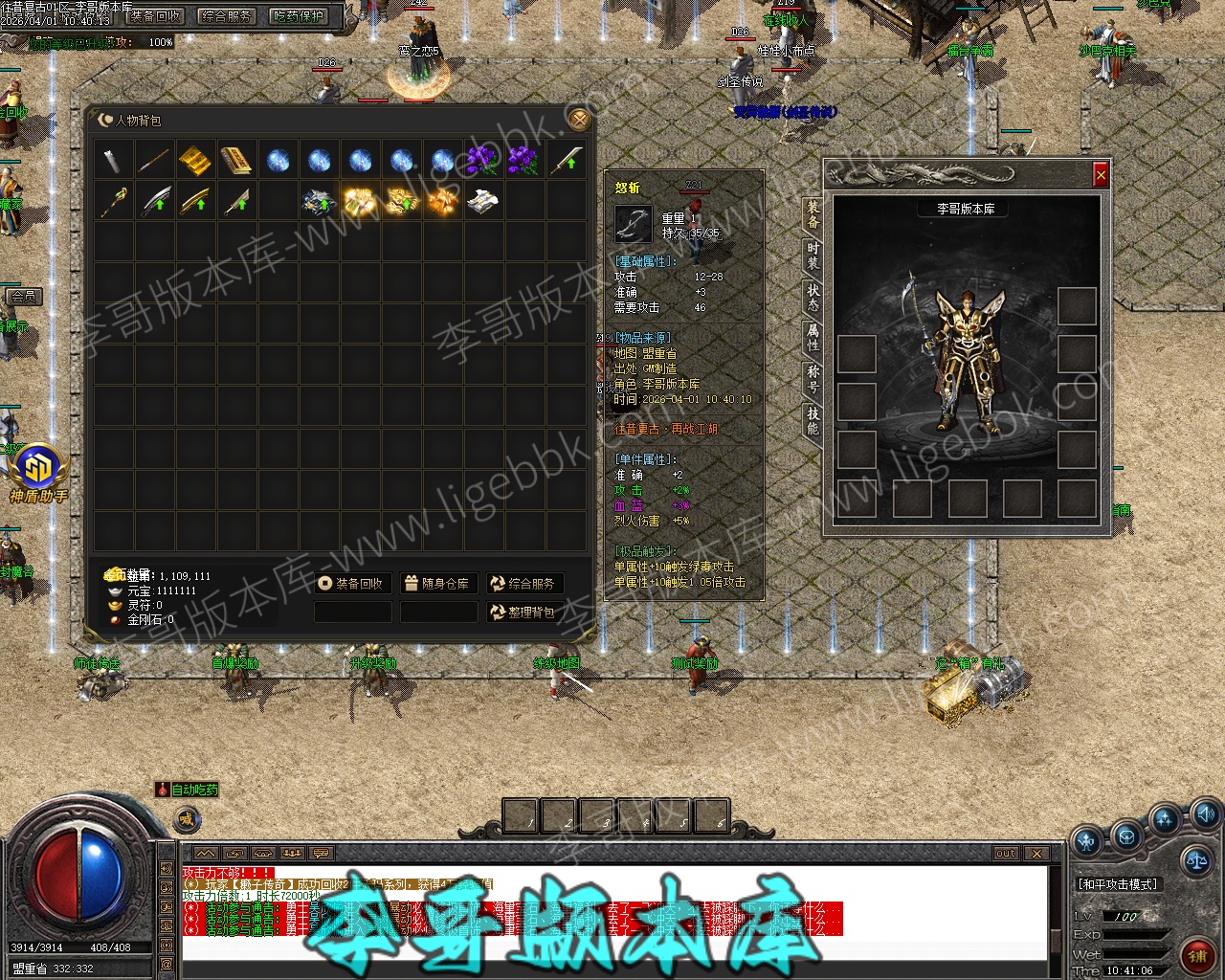The height and width of the screenshot is (980, 1225).
Task: Select the 称号 titles tab
Action: tap(813, 378)
